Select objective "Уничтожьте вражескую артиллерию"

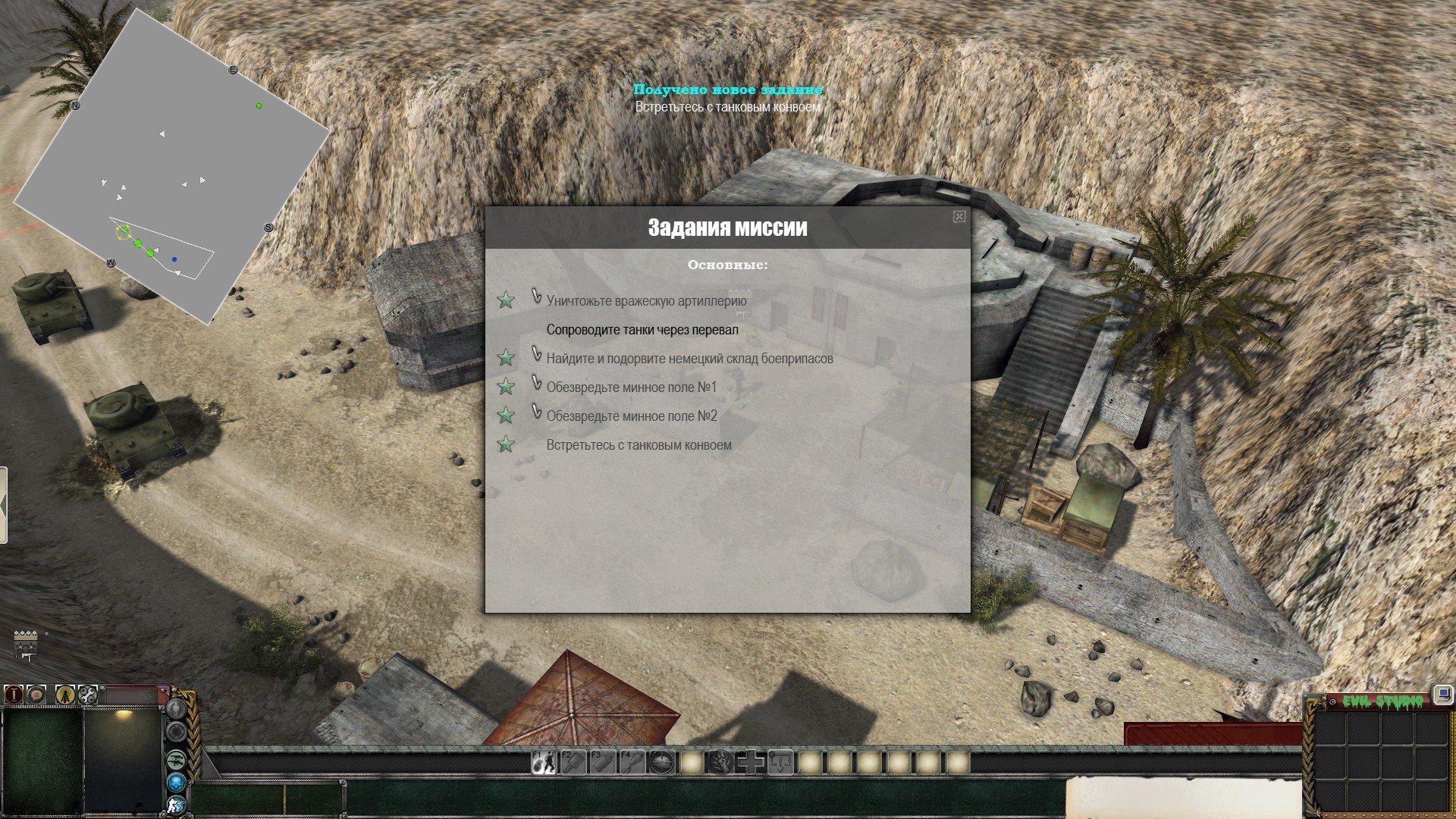coord(646,301)
